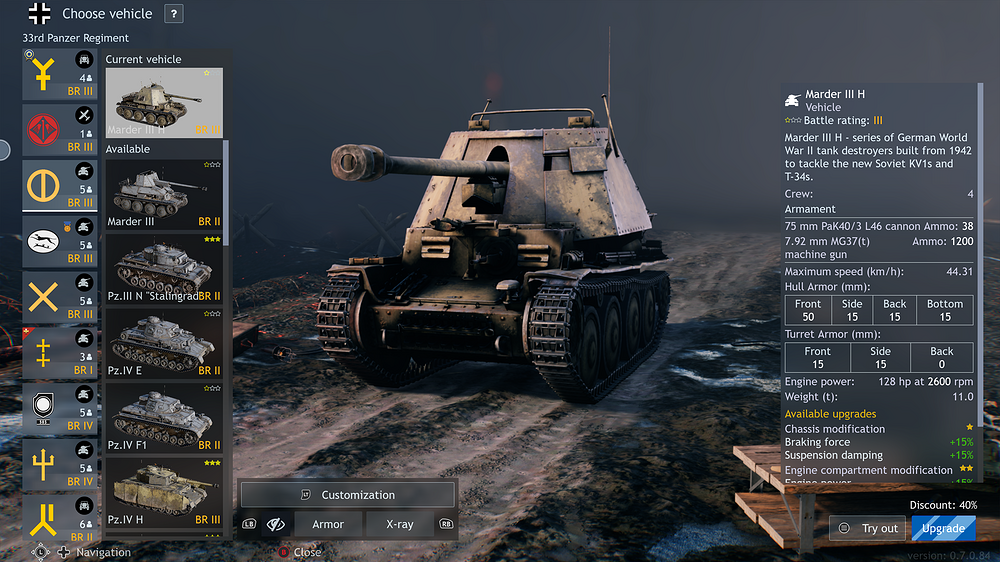Select the yellow trident emblem squad

pyautogui.click(x=60, y=464)
